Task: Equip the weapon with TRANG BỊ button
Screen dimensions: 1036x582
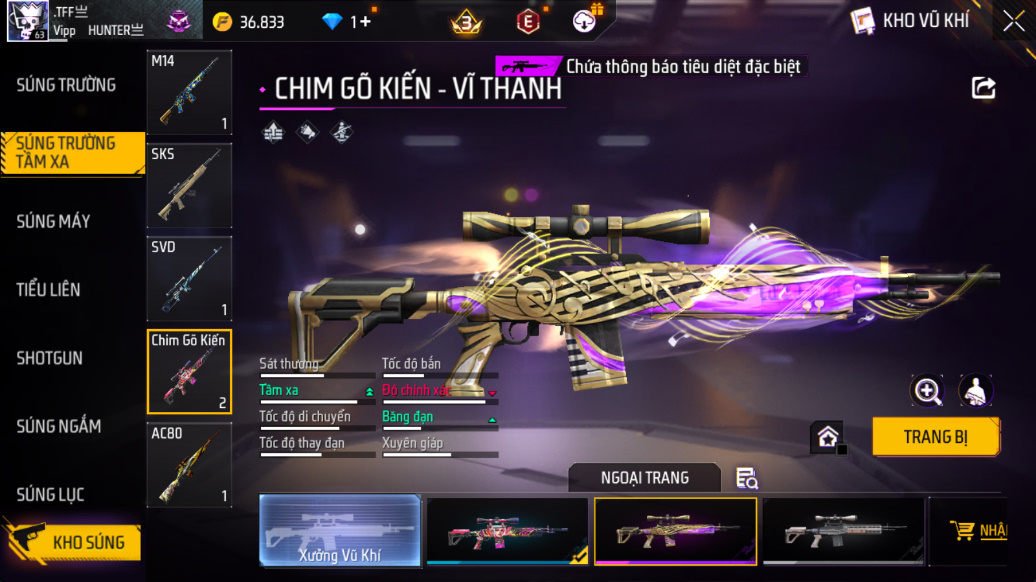Action: [935, 437]
